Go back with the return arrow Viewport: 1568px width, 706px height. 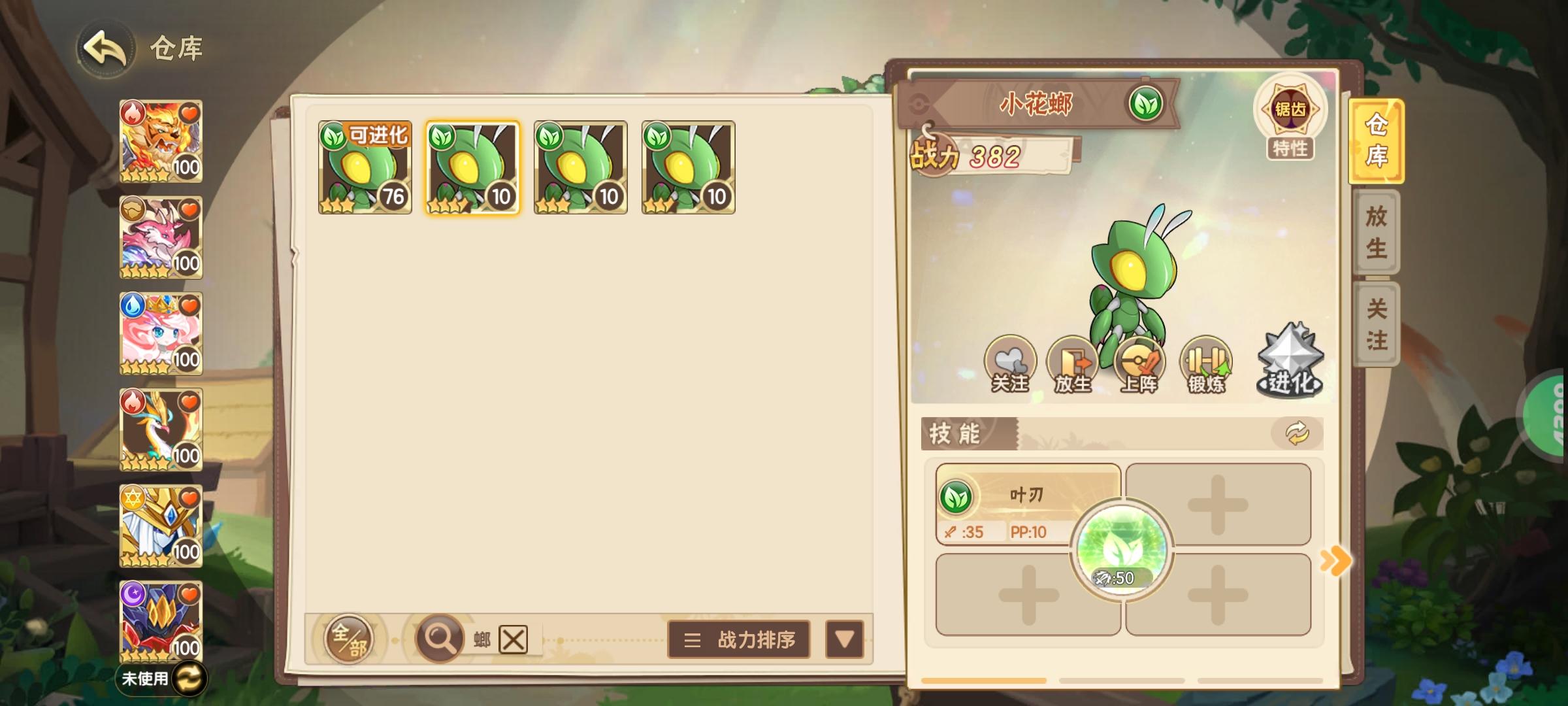106,46
